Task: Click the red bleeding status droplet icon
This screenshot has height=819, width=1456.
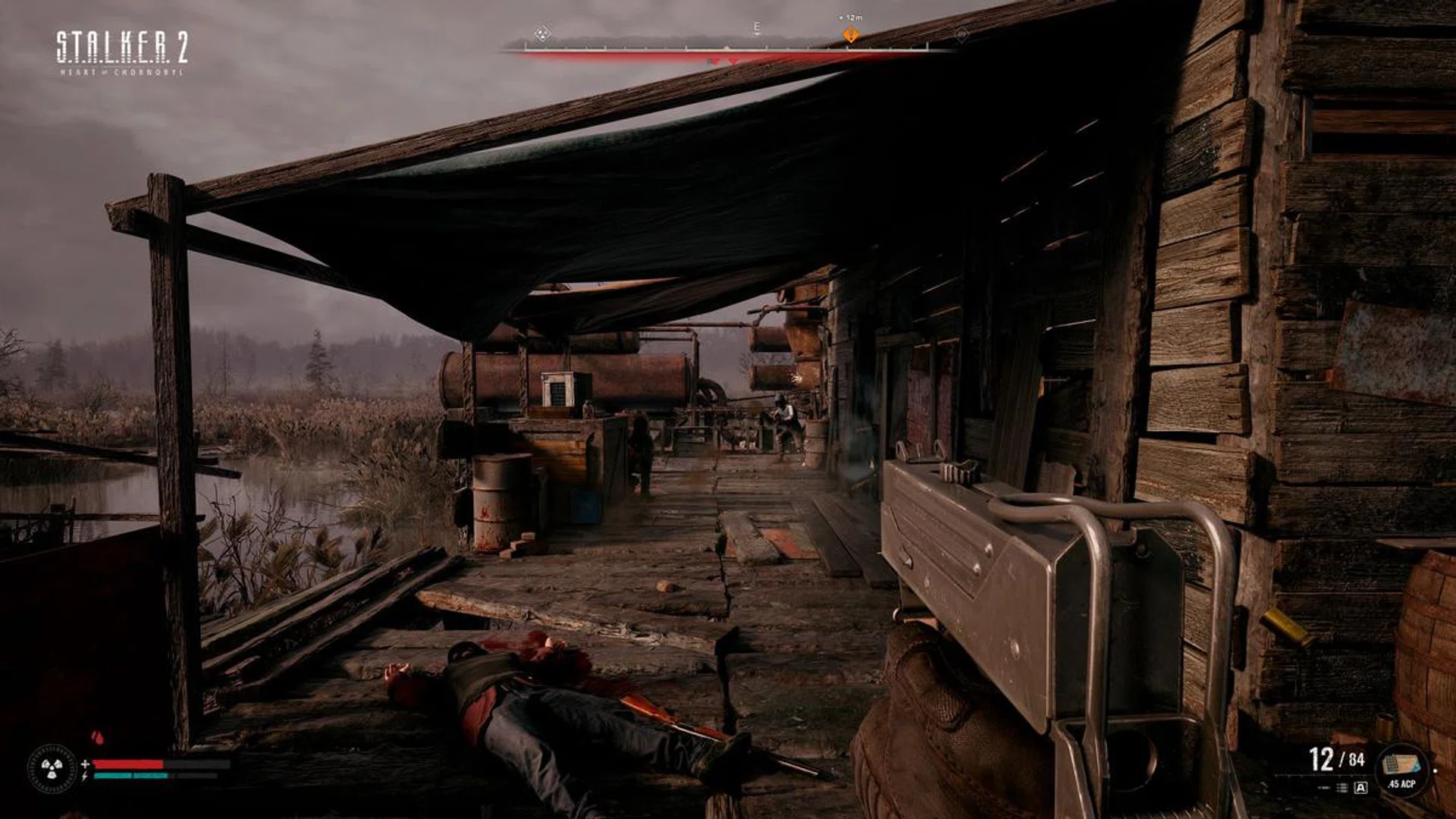Action: (97, 737)
